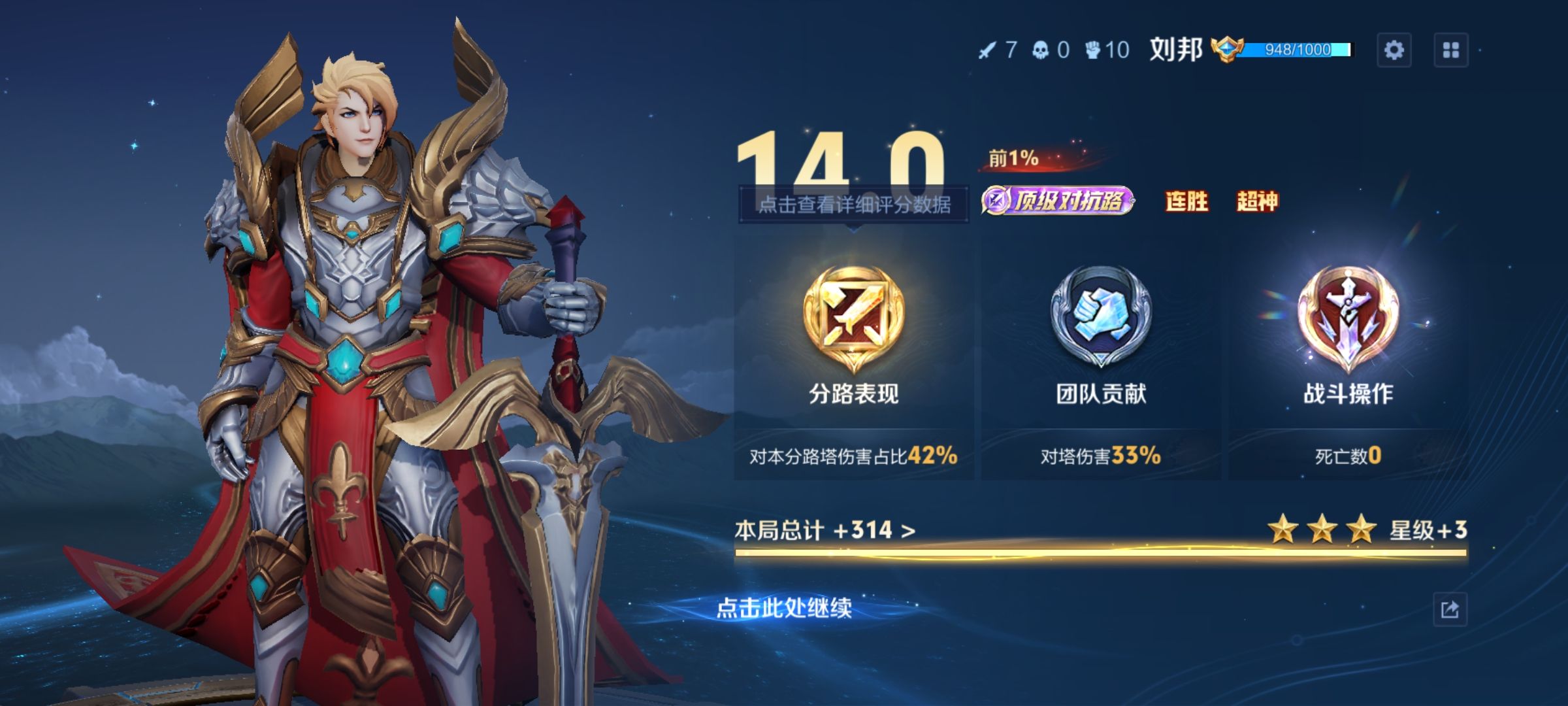Click the share icon button
The width and height of the screenshot is (1568, 706).
(1450, 610)
